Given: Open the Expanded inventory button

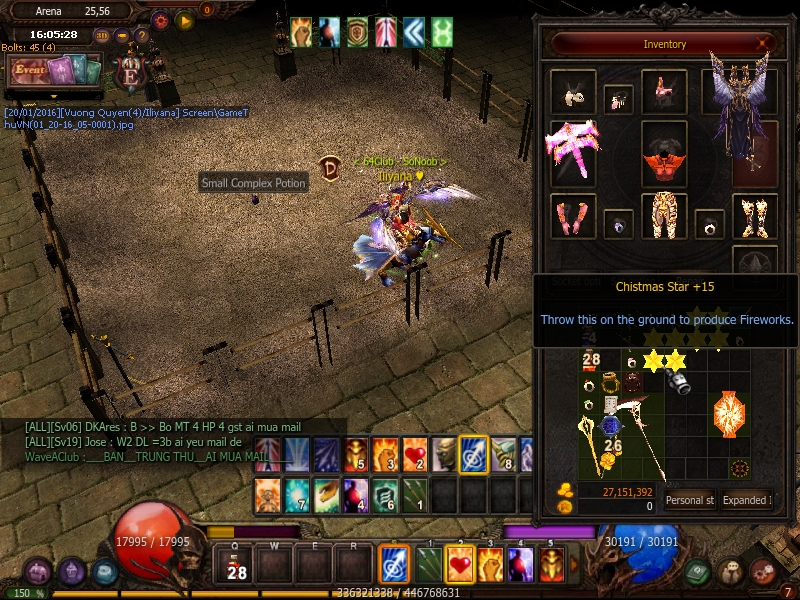Looking at the screenshot, I should click(745, 500).
